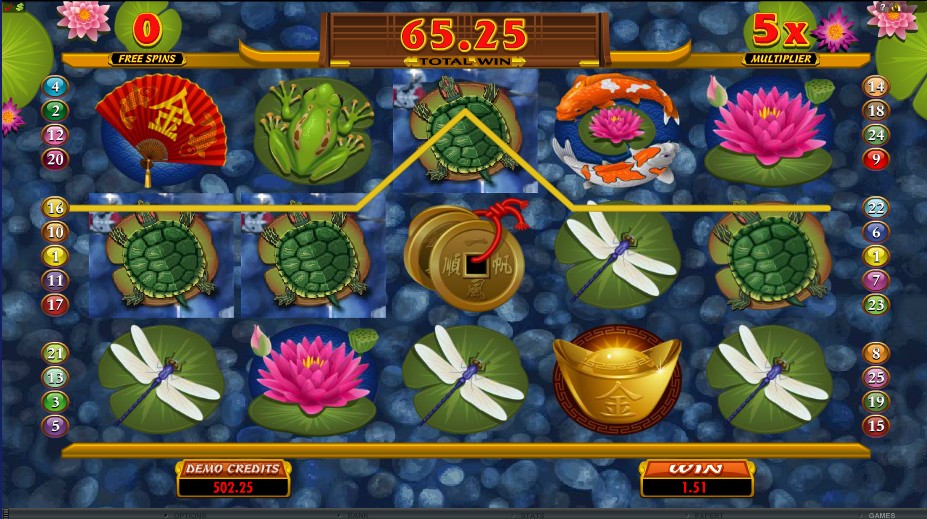This screenshot has width=927, height=519.
Task: Select payline marker number 14
Action: (x=876, y=87)
